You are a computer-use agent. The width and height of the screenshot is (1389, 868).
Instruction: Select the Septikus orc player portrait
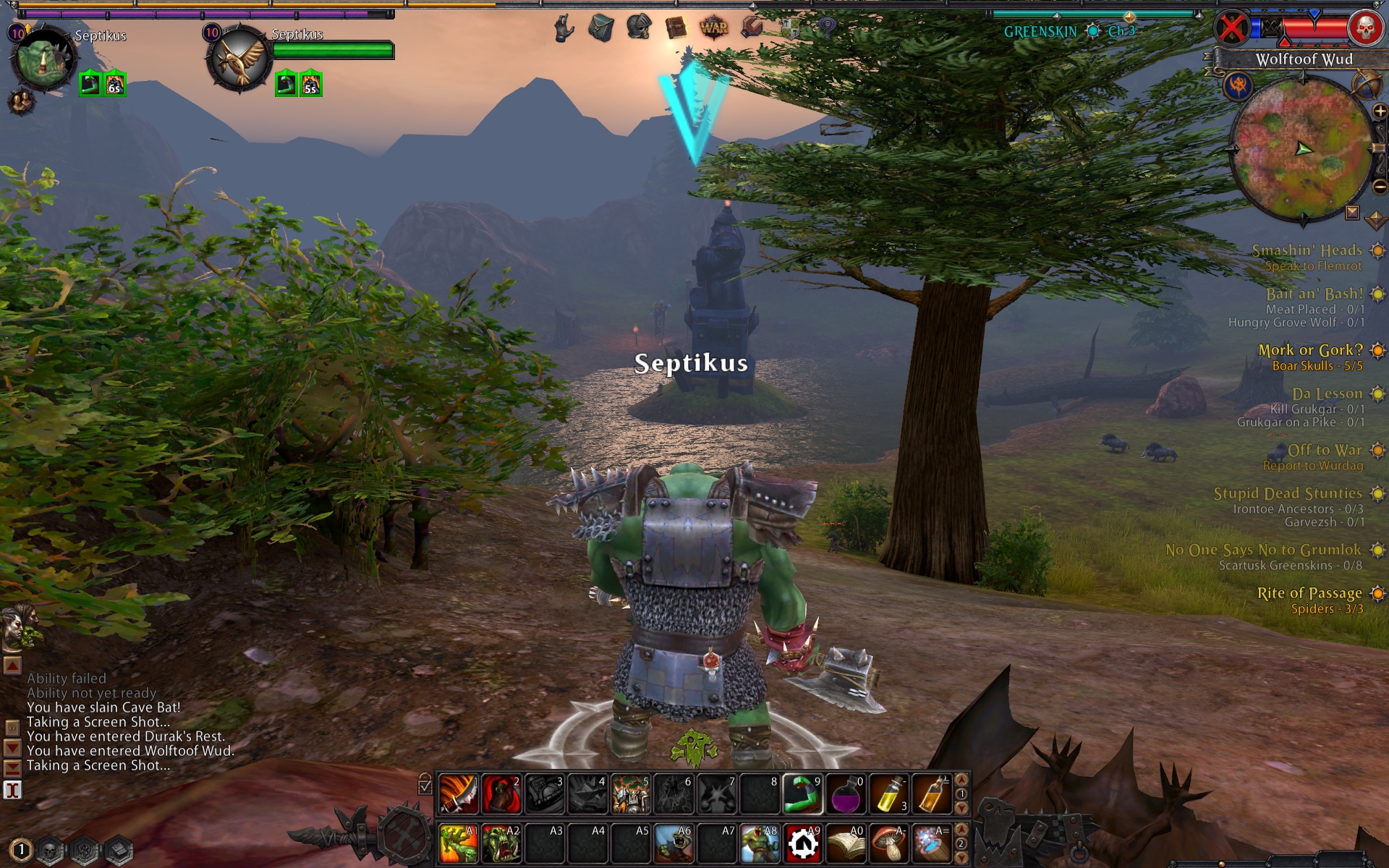point(43,59)
